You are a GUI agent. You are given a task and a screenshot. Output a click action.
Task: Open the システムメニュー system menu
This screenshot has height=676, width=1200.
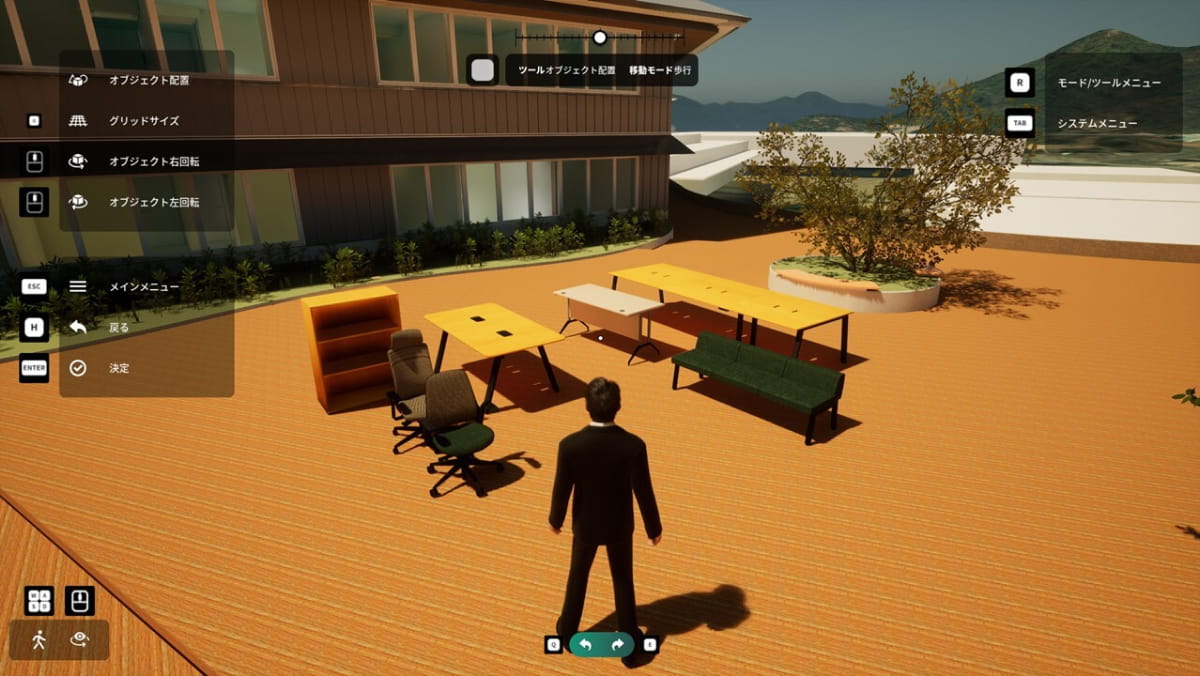pos(1097,124)
